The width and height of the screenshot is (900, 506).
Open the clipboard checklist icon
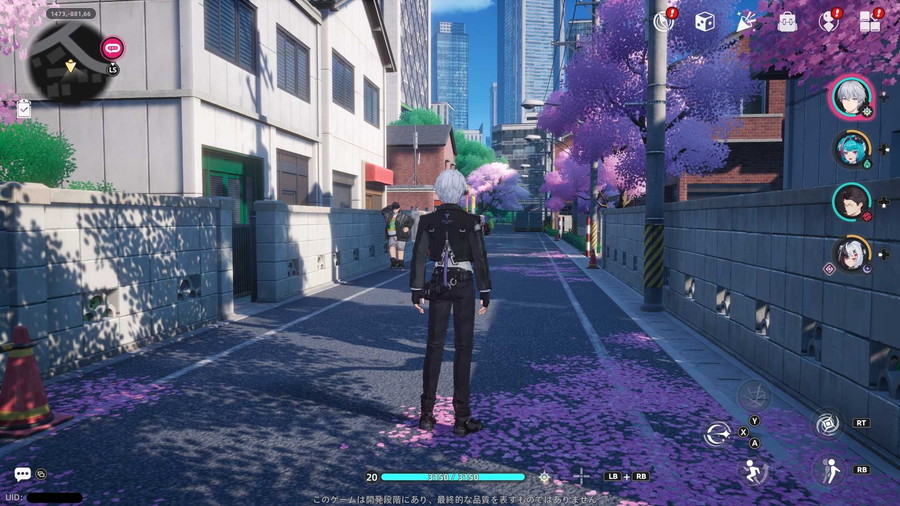(x=23, y=108)
